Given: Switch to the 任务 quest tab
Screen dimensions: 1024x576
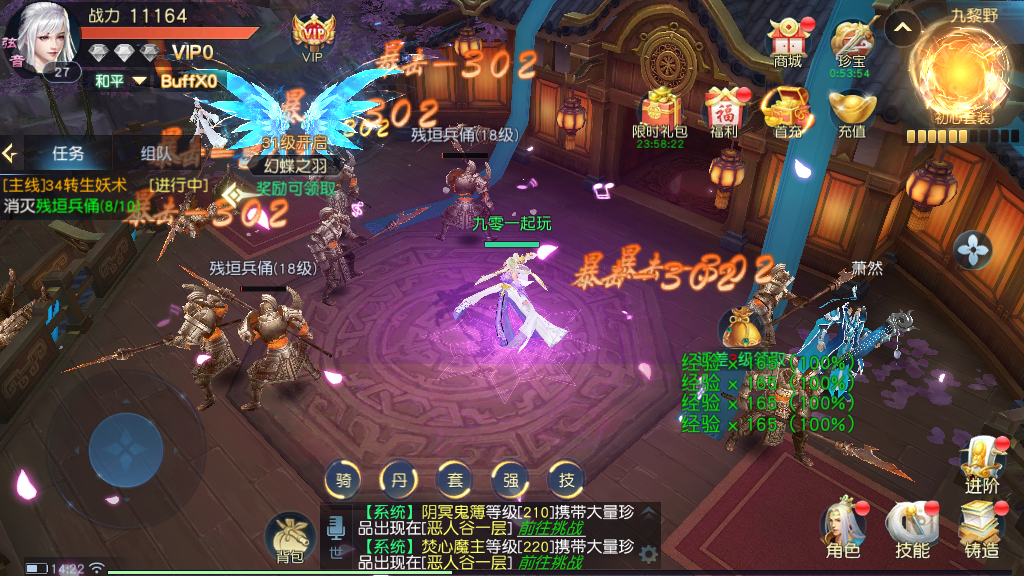Looking at the screenshot, I should pos(68,153).
